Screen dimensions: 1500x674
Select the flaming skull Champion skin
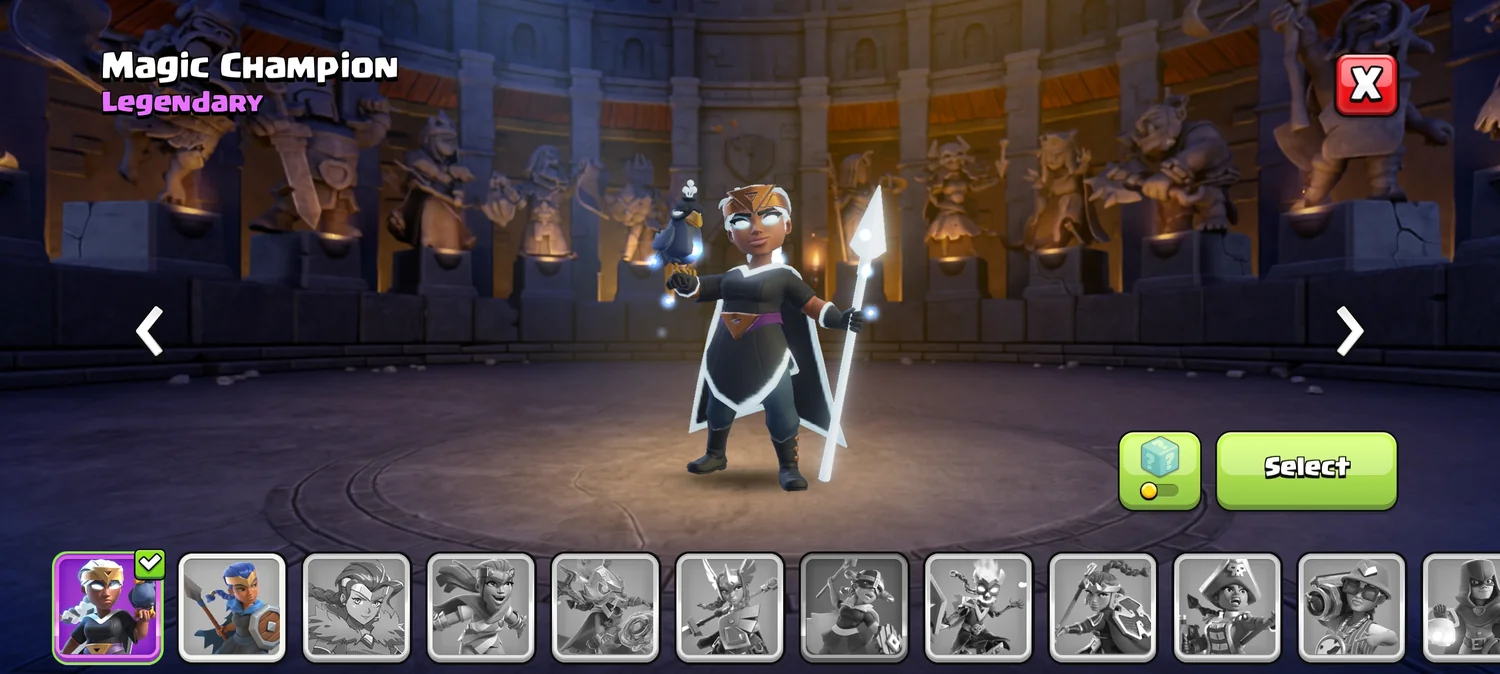tap(978, 607)
